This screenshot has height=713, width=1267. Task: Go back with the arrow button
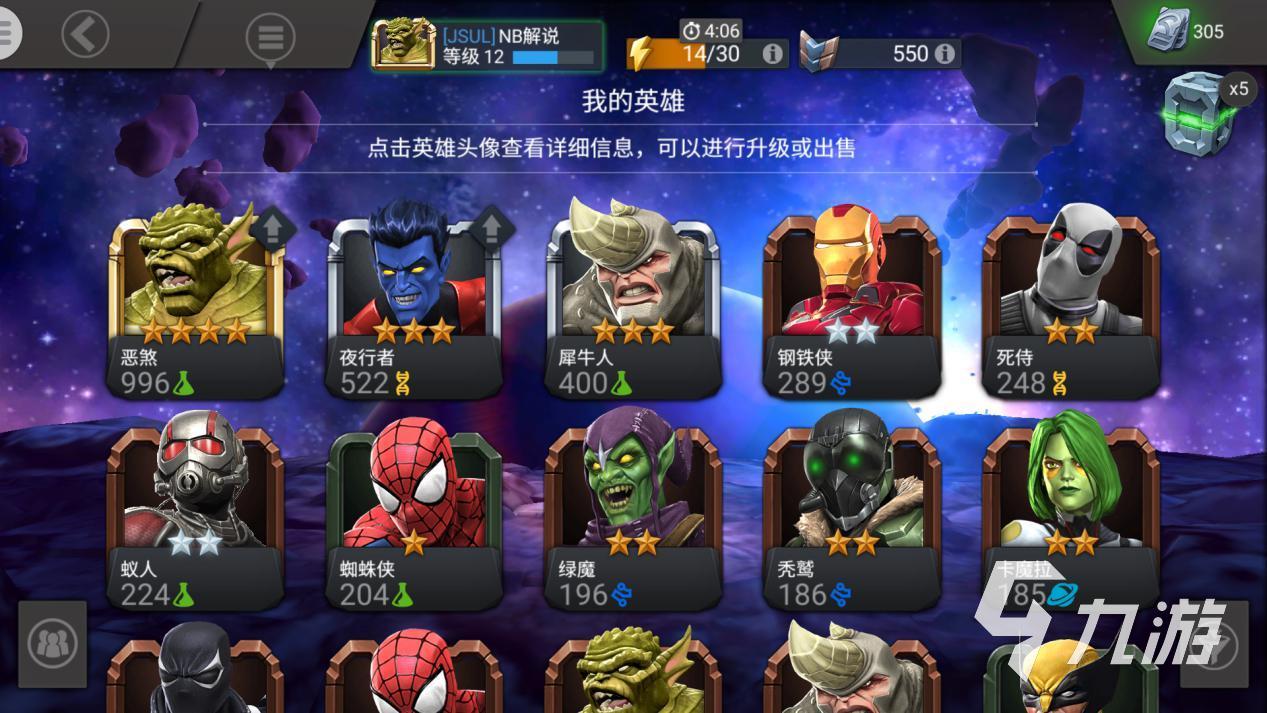[x=85, y=35]
